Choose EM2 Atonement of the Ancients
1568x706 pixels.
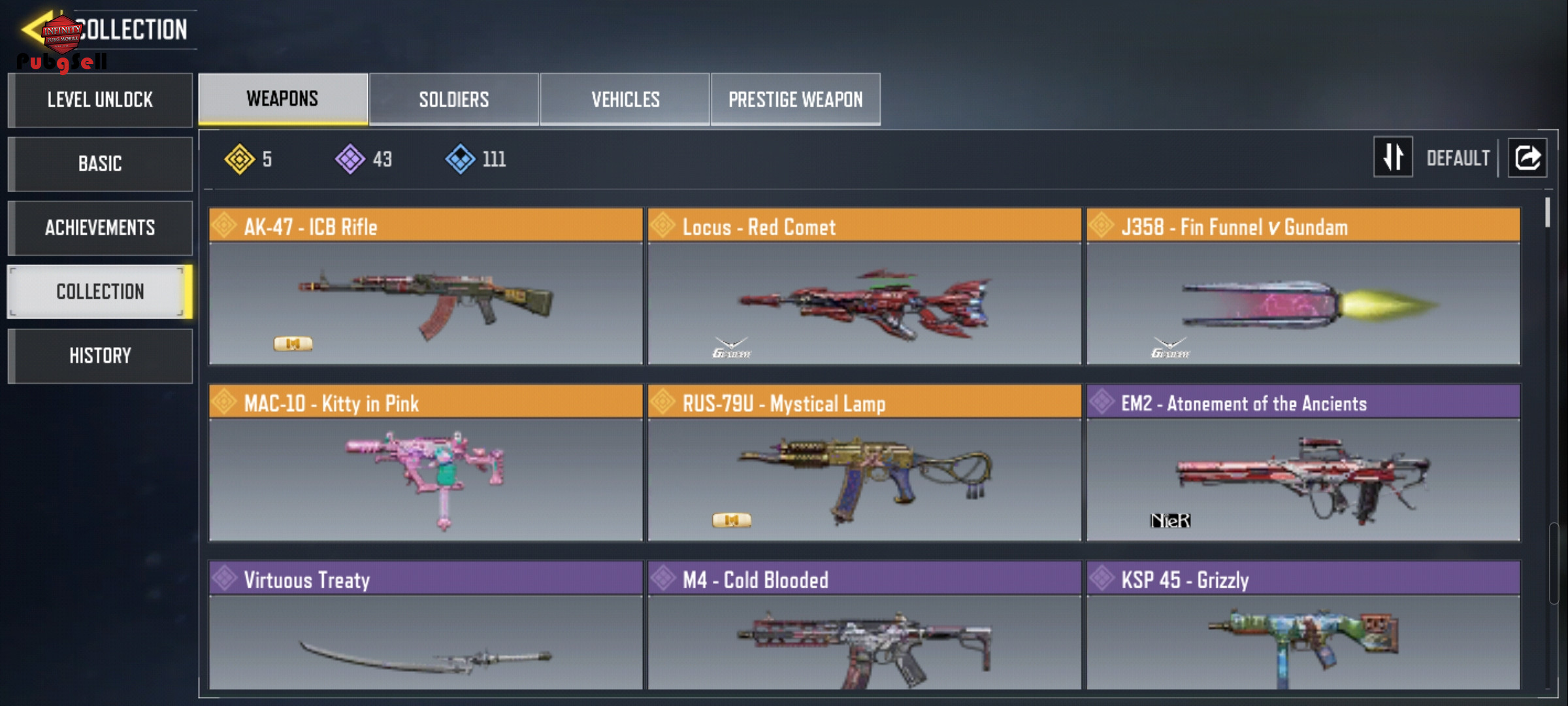pyautogui.click(x=1303, y=463)
